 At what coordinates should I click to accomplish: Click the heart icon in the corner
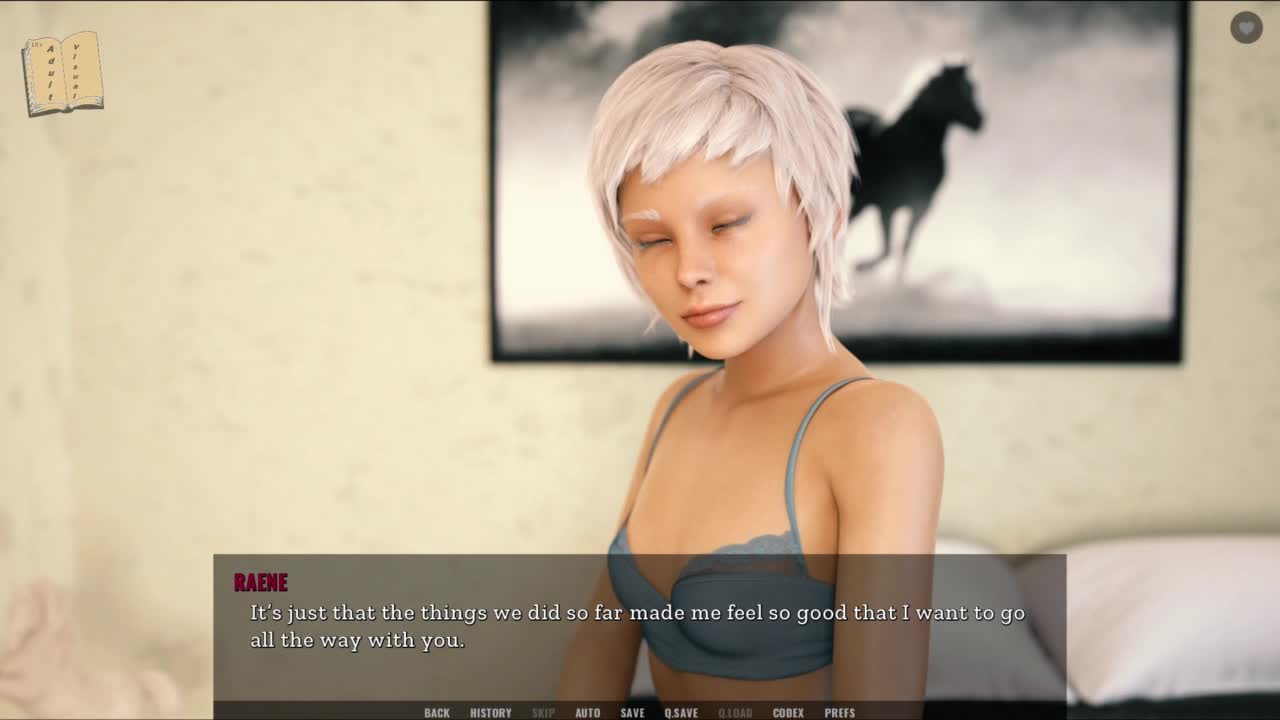[1246, 27]
